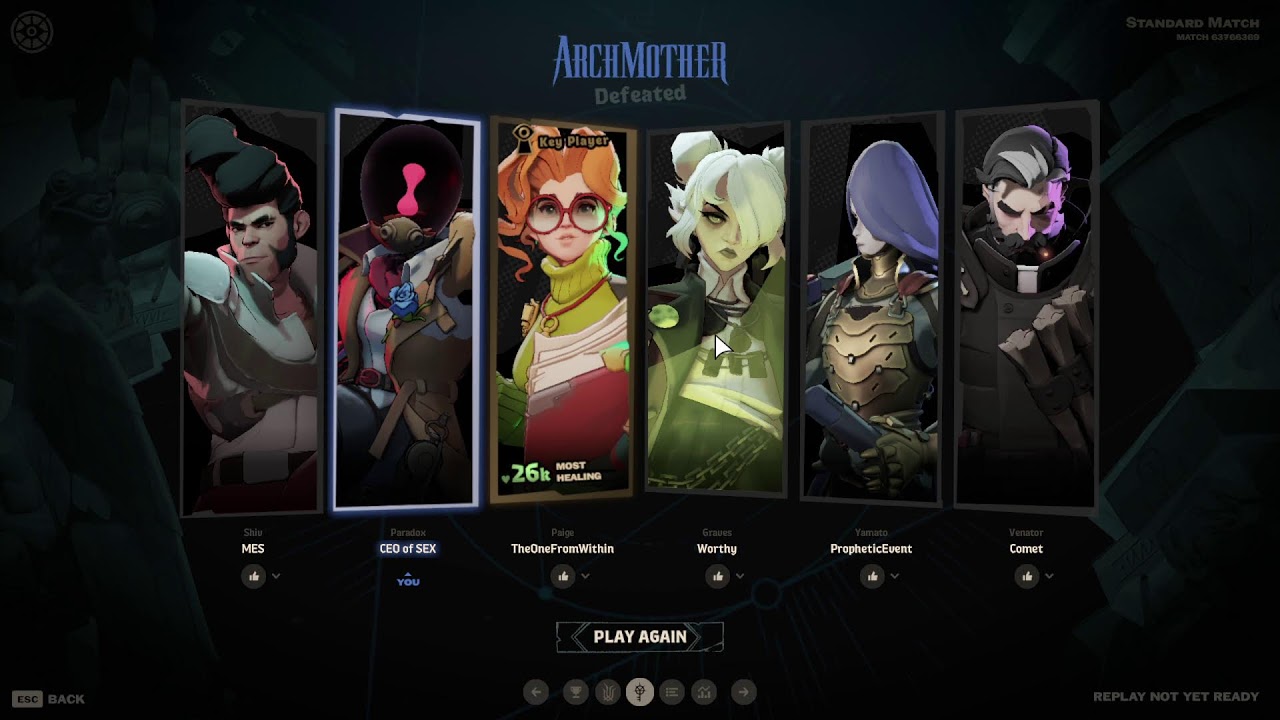The image size is (1280, 720).
Task: Expand options arrow beside Comet's thumbs-up
Action: click(x=1049, y=576)
